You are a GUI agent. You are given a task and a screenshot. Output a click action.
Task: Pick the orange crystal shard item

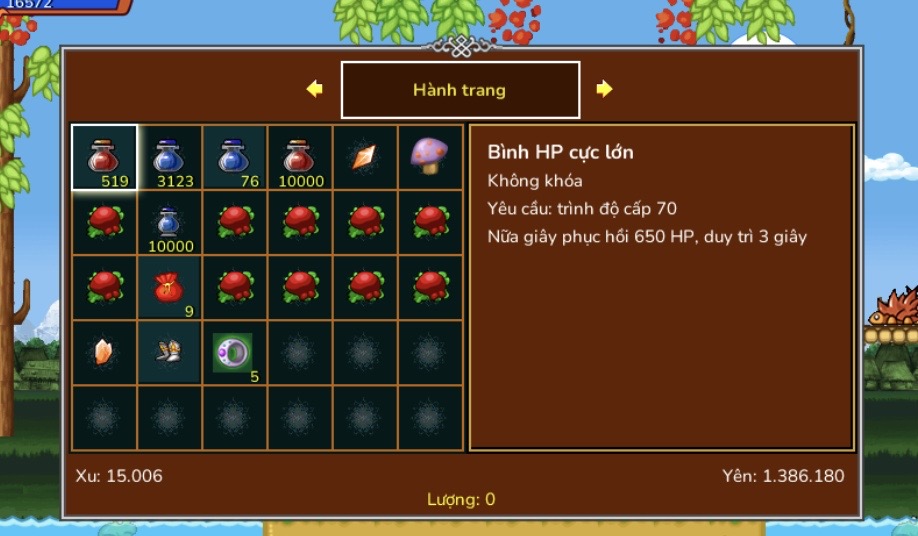103,352
